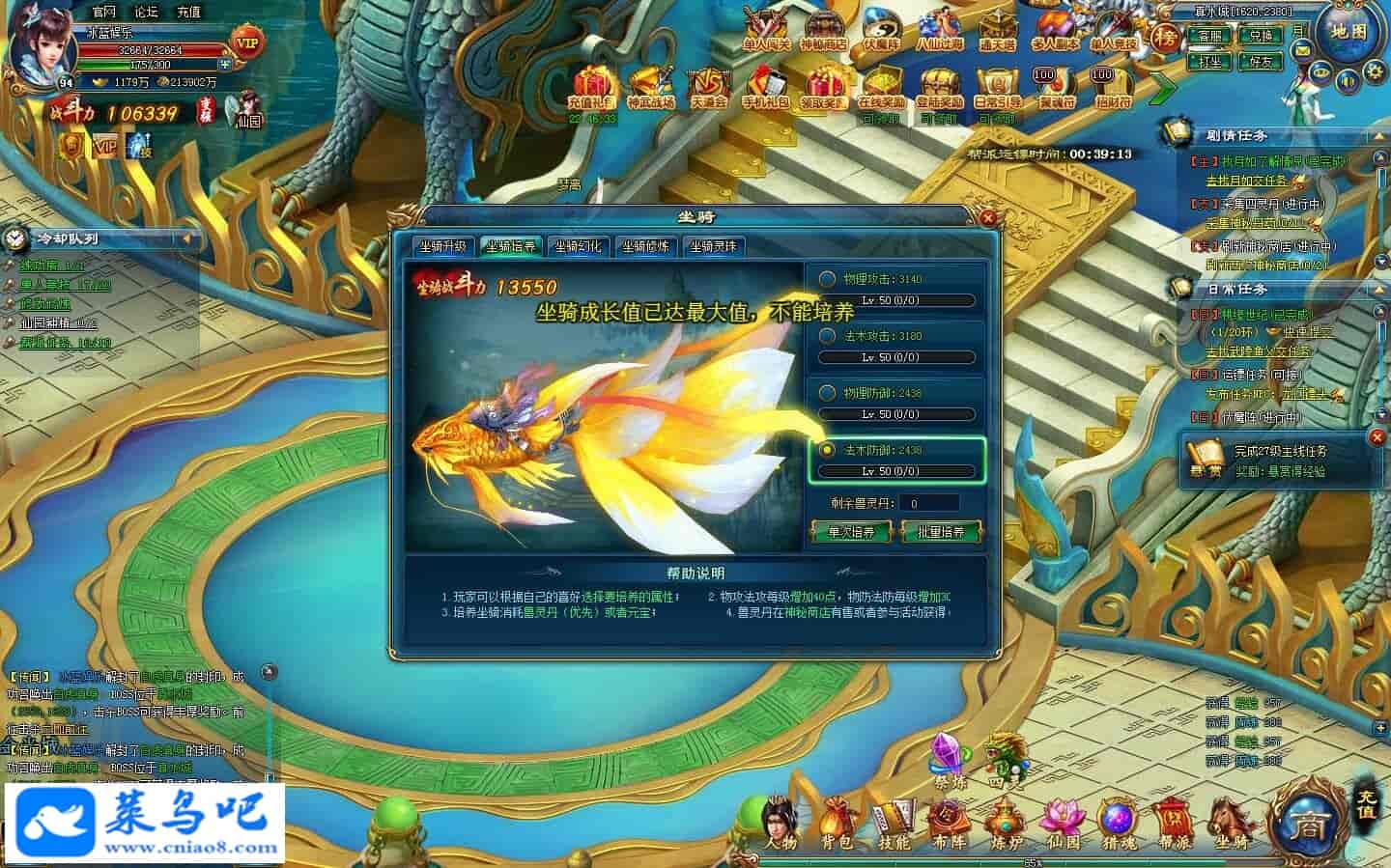Select the 物理攻击 attribute radio button
The width and height of the screenshot is (1391, 868).
pos(827,279)
